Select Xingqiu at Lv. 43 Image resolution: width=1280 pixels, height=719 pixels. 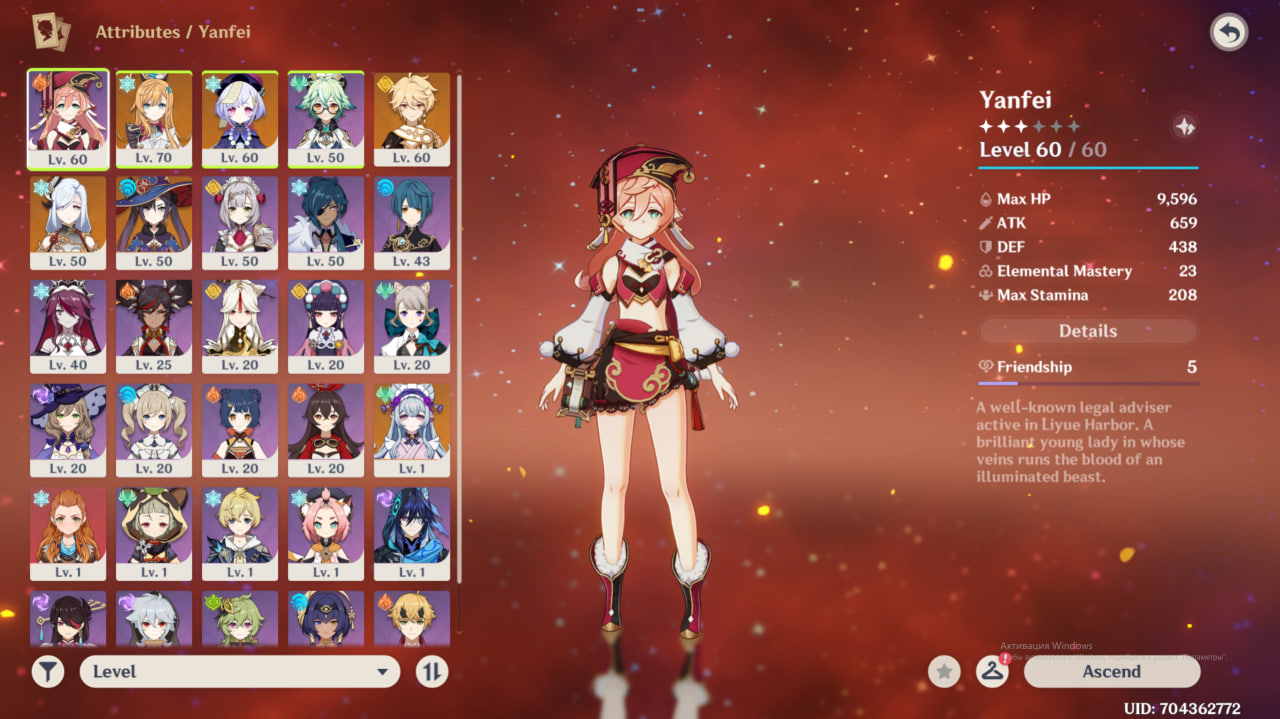[412, 222]
